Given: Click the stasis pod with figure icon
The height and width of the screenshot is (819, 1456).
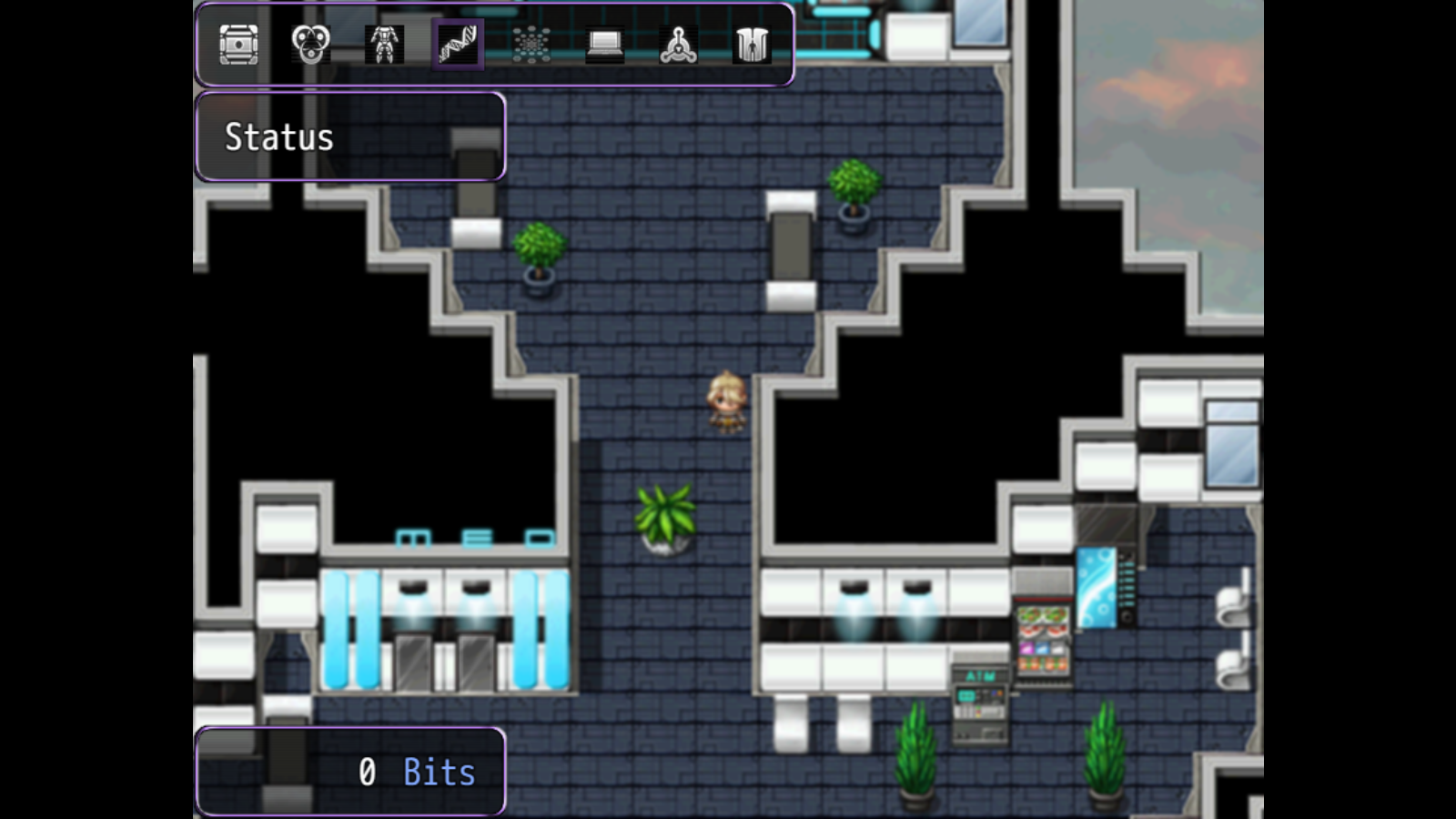Looking at the screenshot, I should (752, 45).
